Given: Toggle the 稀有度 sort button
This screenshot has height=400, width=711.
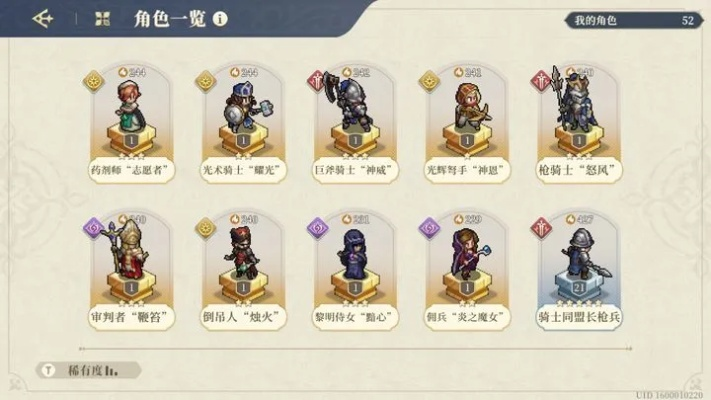Looking at the screenshot, I should pyautogui.click(x=87, y=369).
